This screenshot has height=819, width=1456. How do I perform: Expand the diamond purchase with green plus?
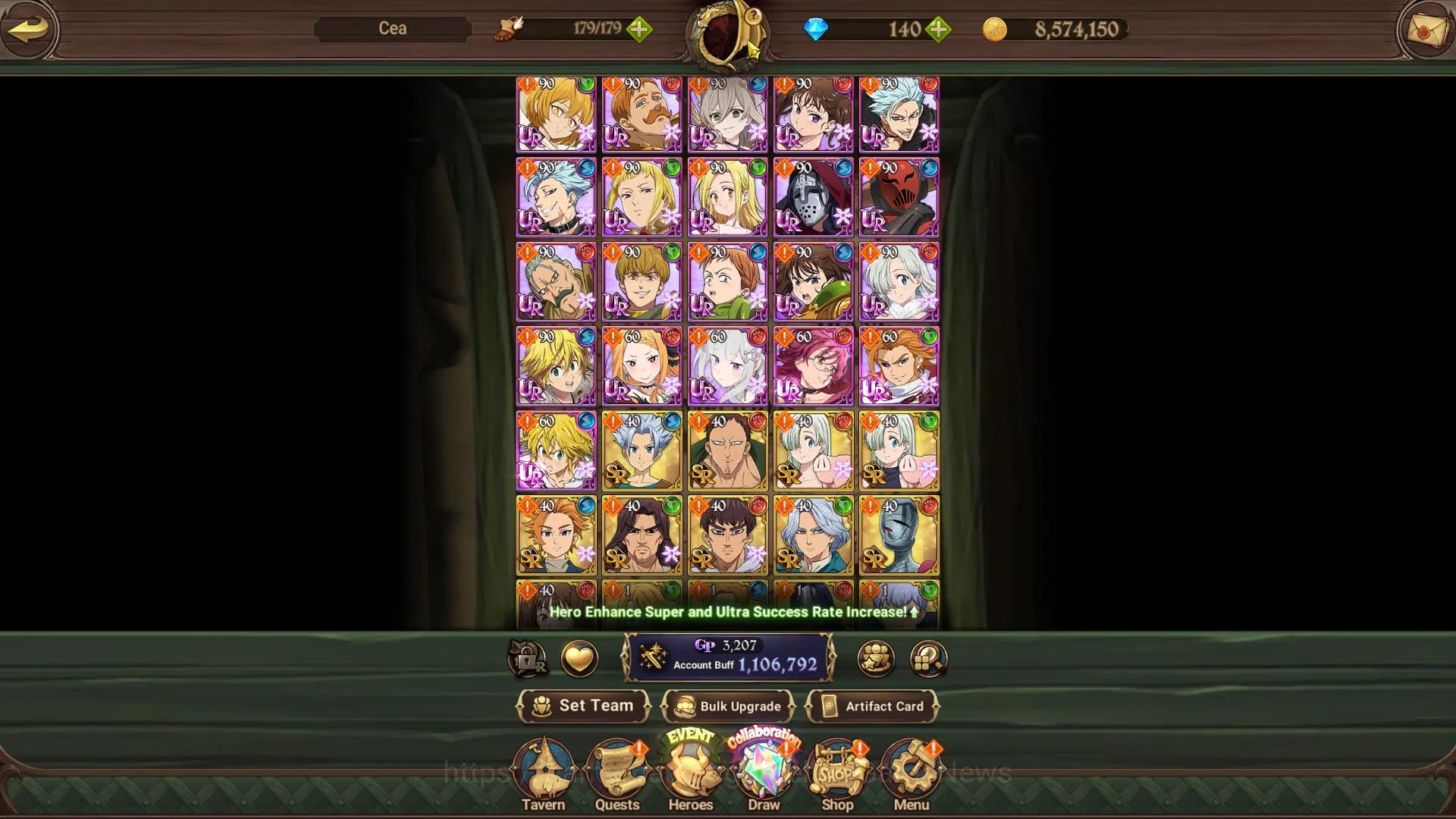[939, 30]
